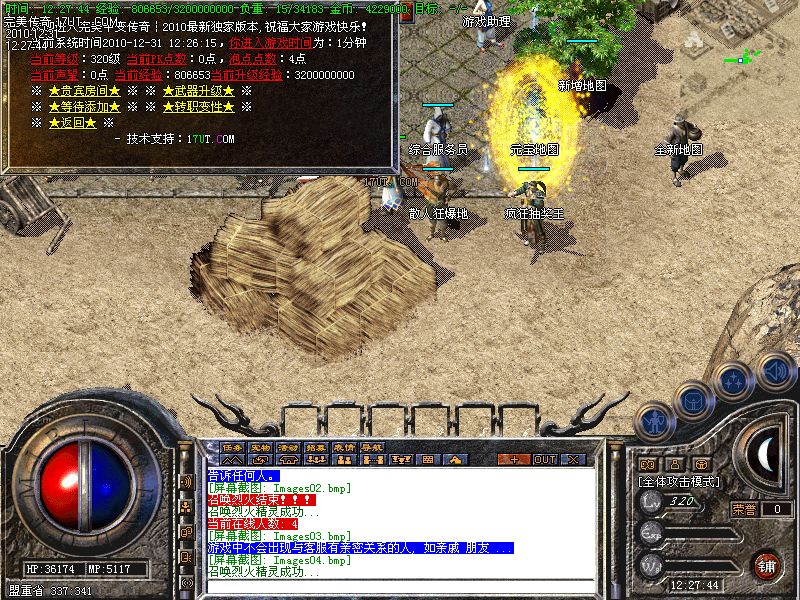Open the character equipment round button
Image resolution: width=800 pixels, height=600 pixels.
pyautogui.click(x=655, y=420)
